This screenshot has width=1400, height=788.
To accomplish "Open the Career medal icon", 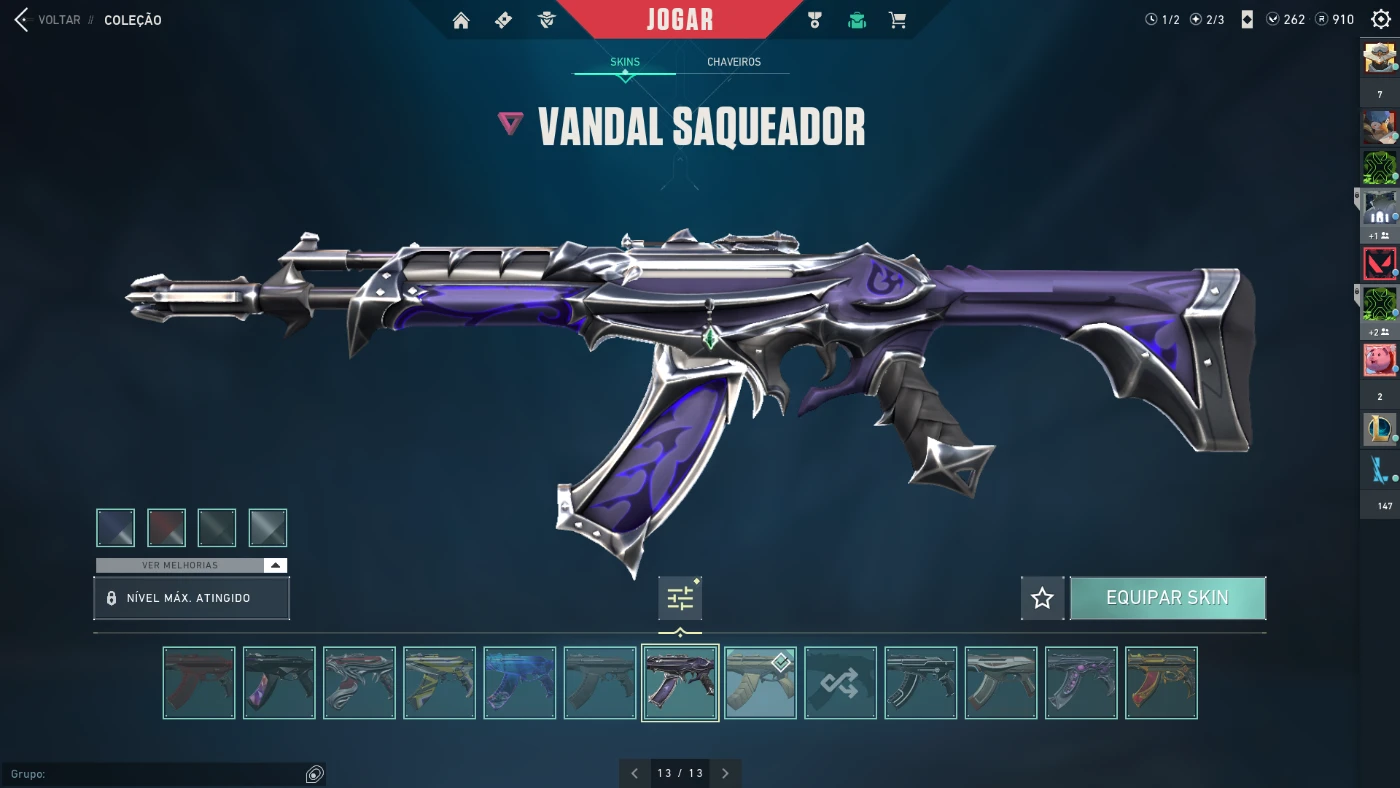I will click(x=814, y=19).
